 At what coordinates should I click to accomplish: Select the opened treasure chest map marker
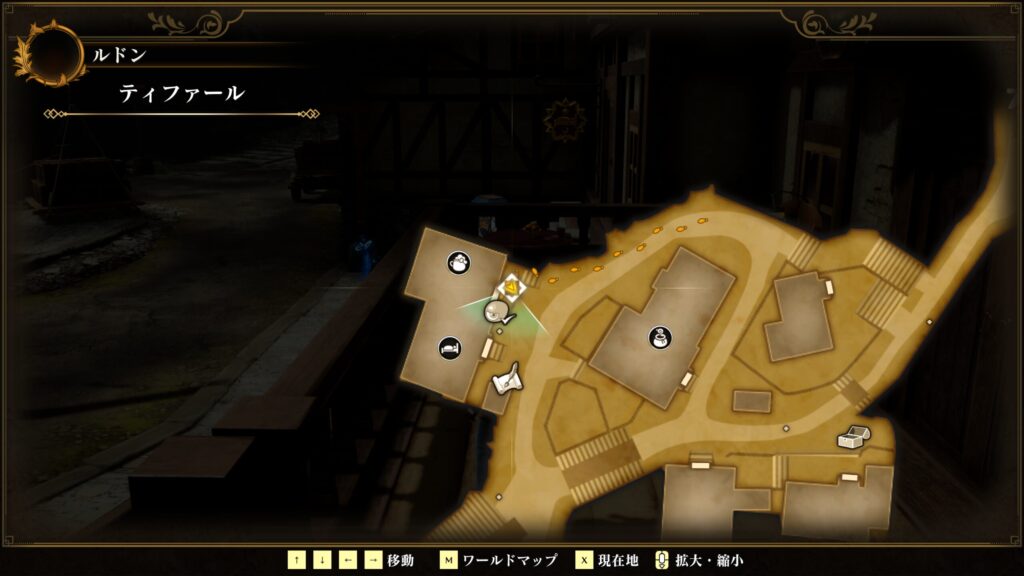pos(853,437)
